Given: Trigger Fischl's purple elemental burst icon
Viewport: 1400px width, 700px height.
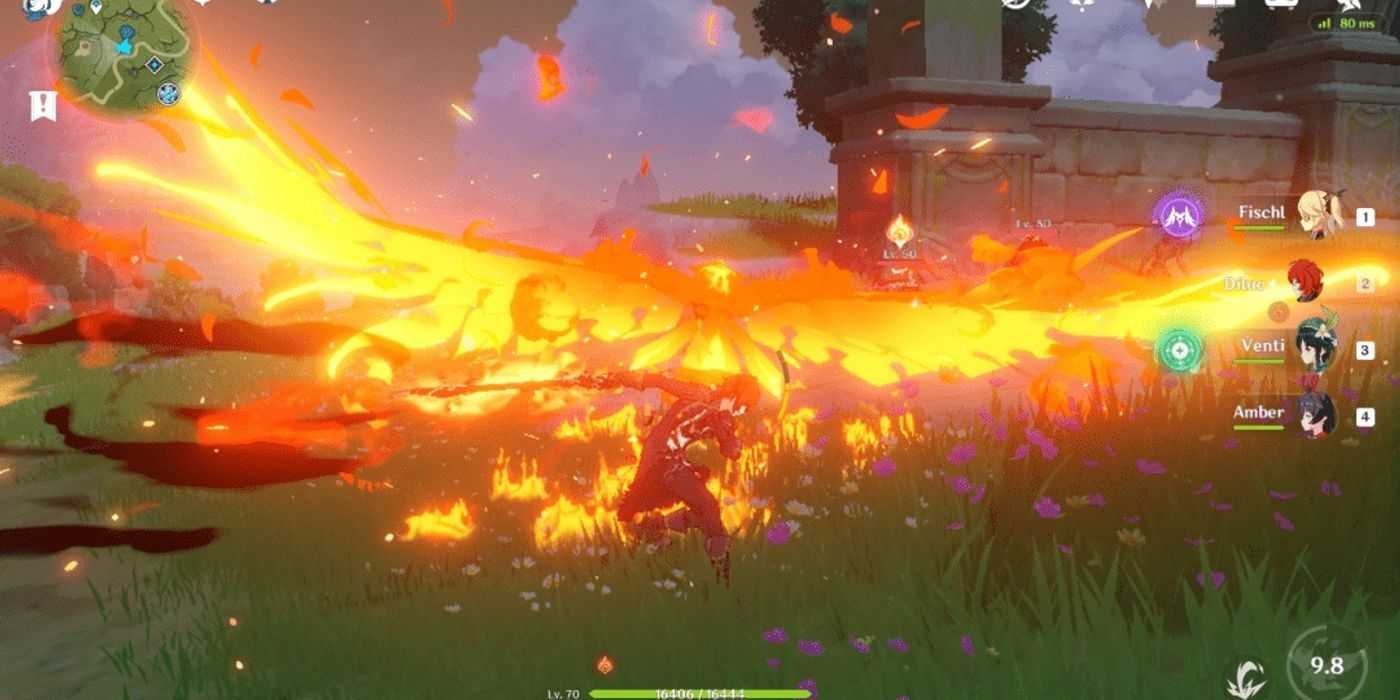Looking at the screenshot, I should [x=1179, y=216].
